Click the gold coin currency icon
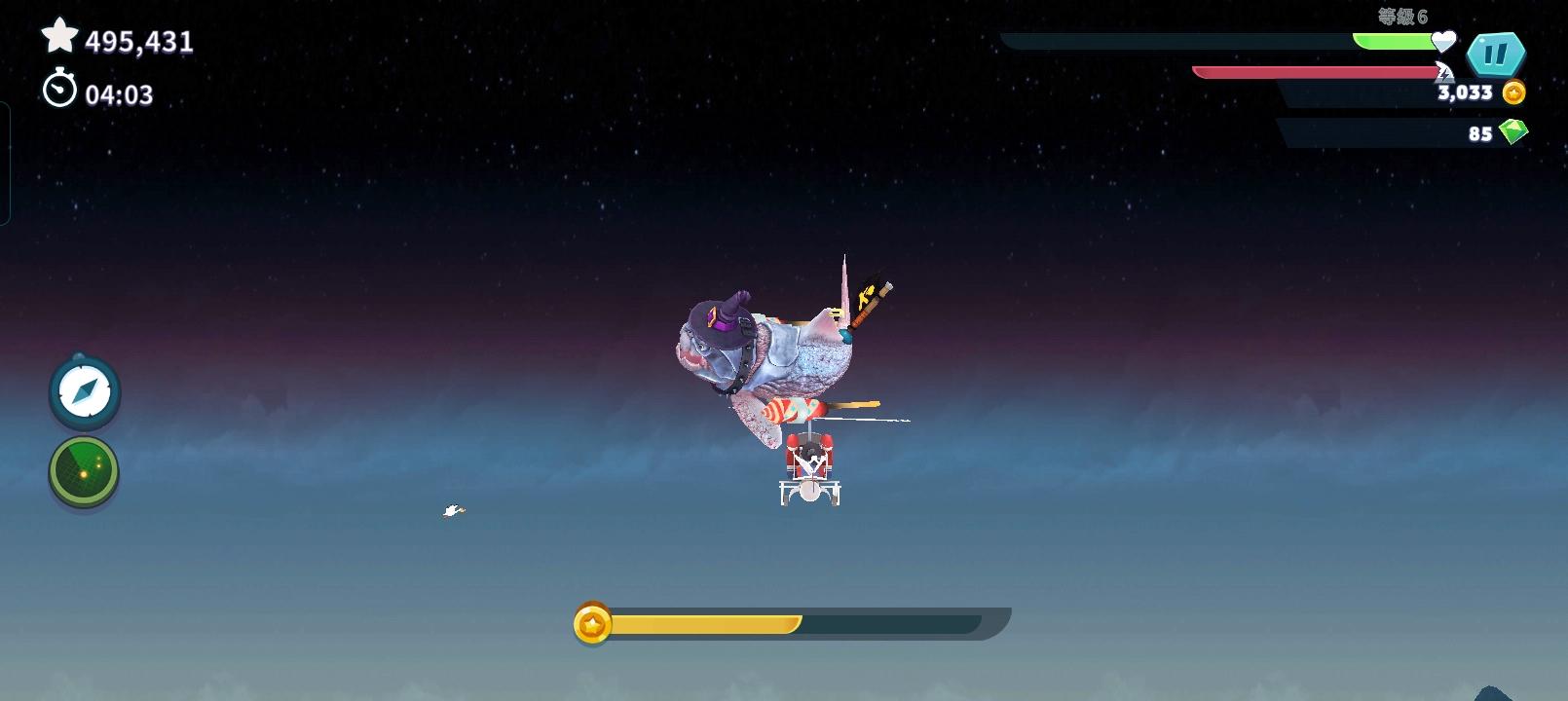1568x701 pixels. [x=1512, y=92]
